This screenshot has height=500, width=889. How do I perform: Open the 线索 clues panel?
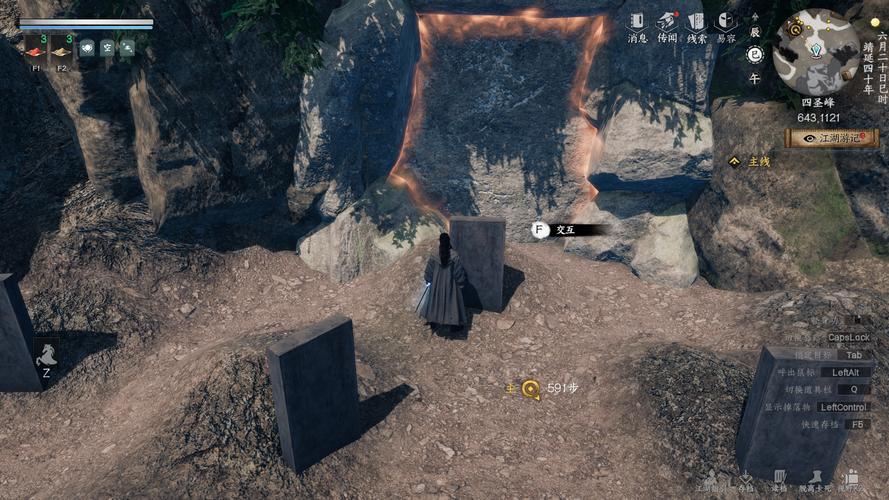point(697,25)
